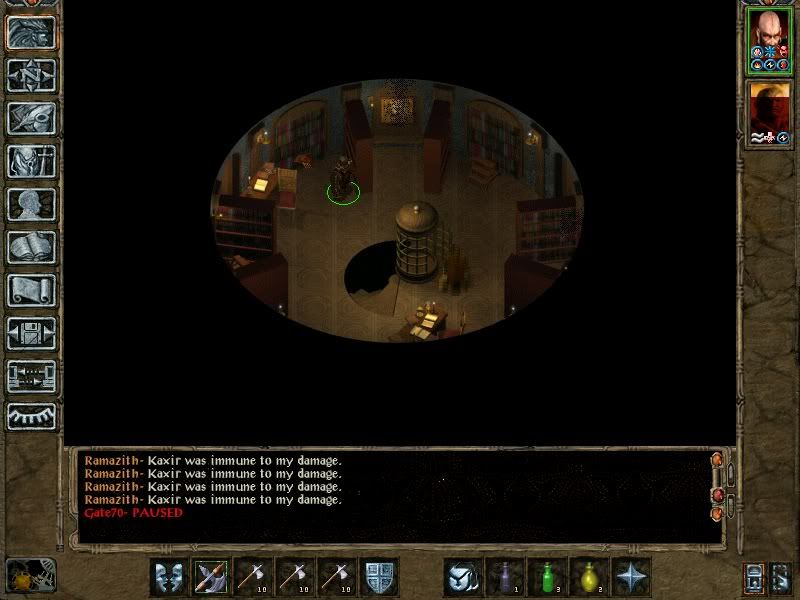Use the yellow potion in quick slot

pos(590,577)
